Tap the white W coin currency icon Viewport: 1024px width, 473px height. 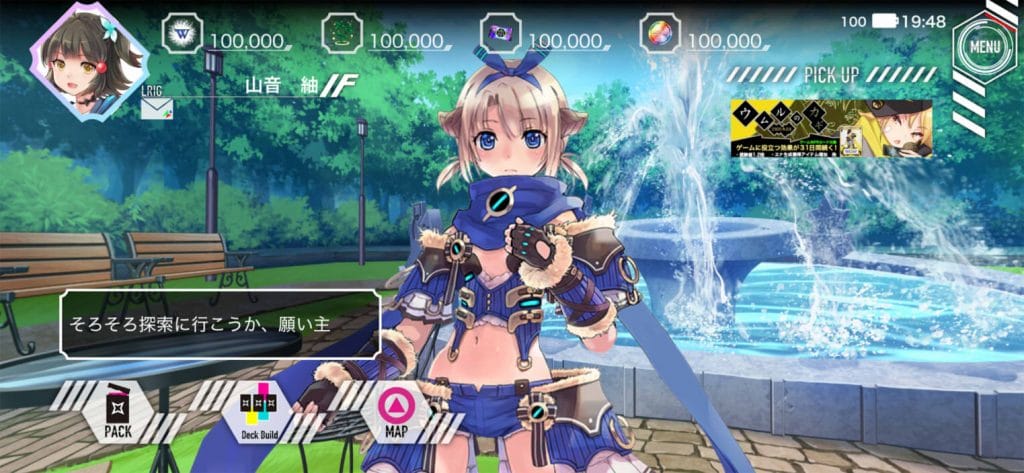tap(182, 33)
